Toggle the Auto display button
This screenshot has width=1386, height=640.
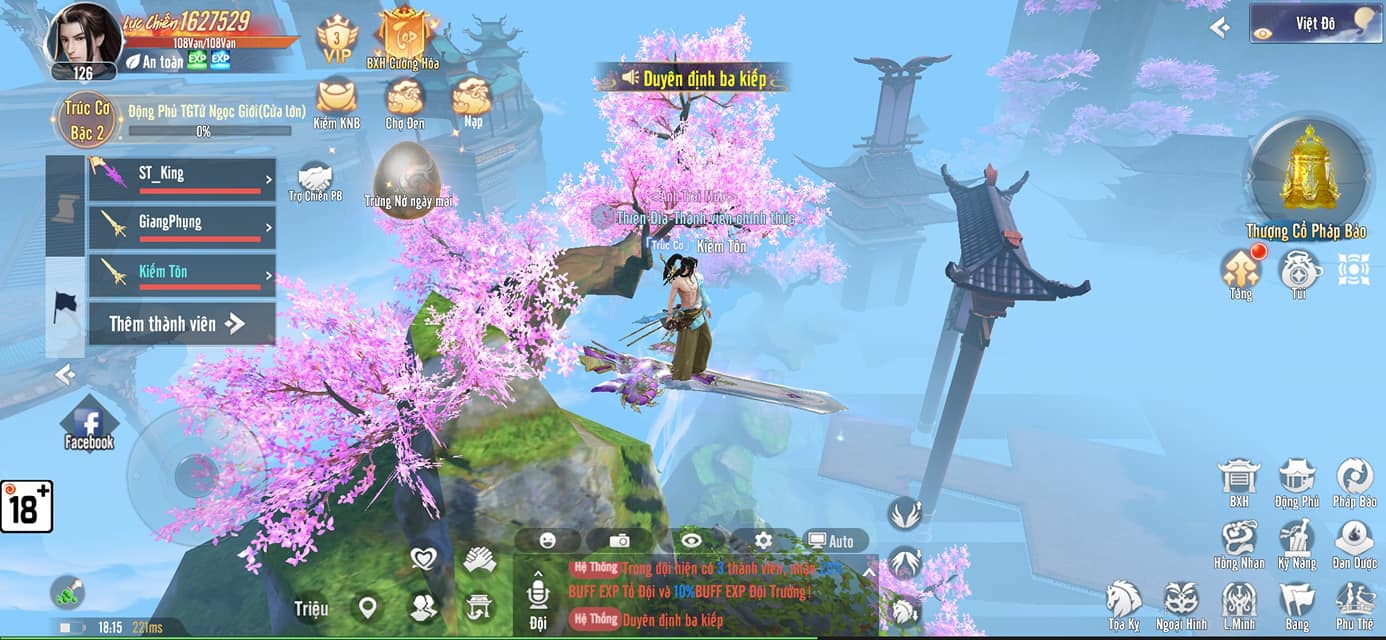[x=831, y=541]
